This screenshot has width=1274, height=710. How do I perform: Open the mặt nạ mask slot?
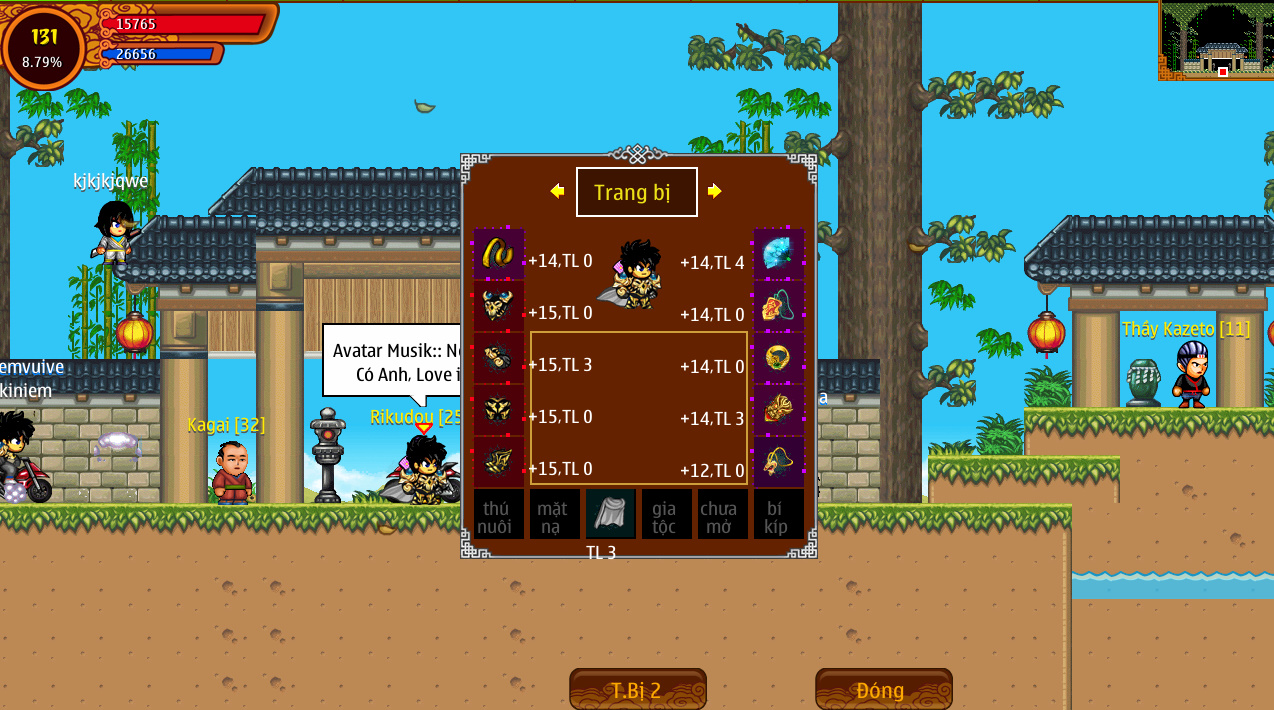(x=554, y=514)
